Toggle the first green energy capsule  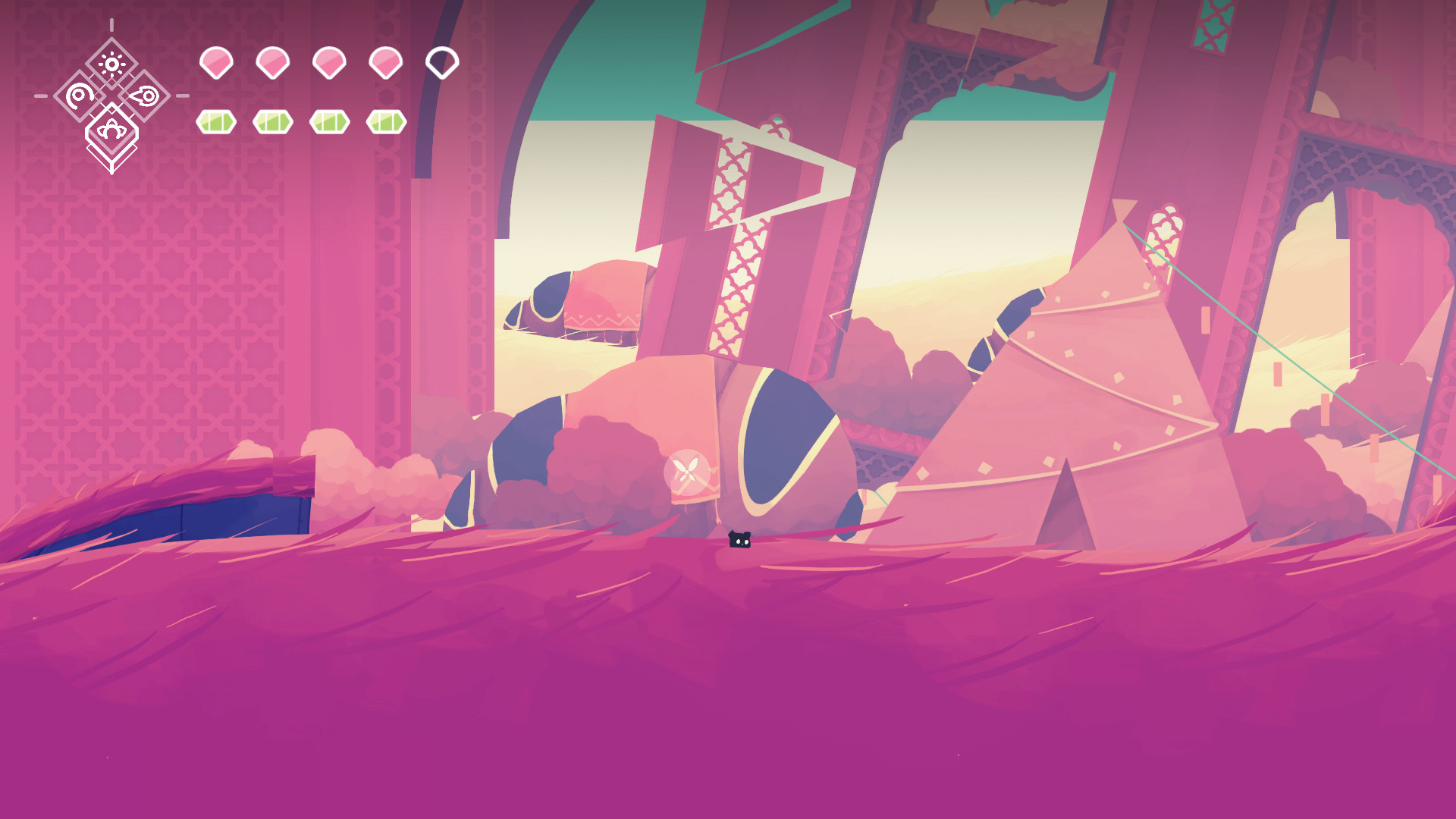coord(215,120)
